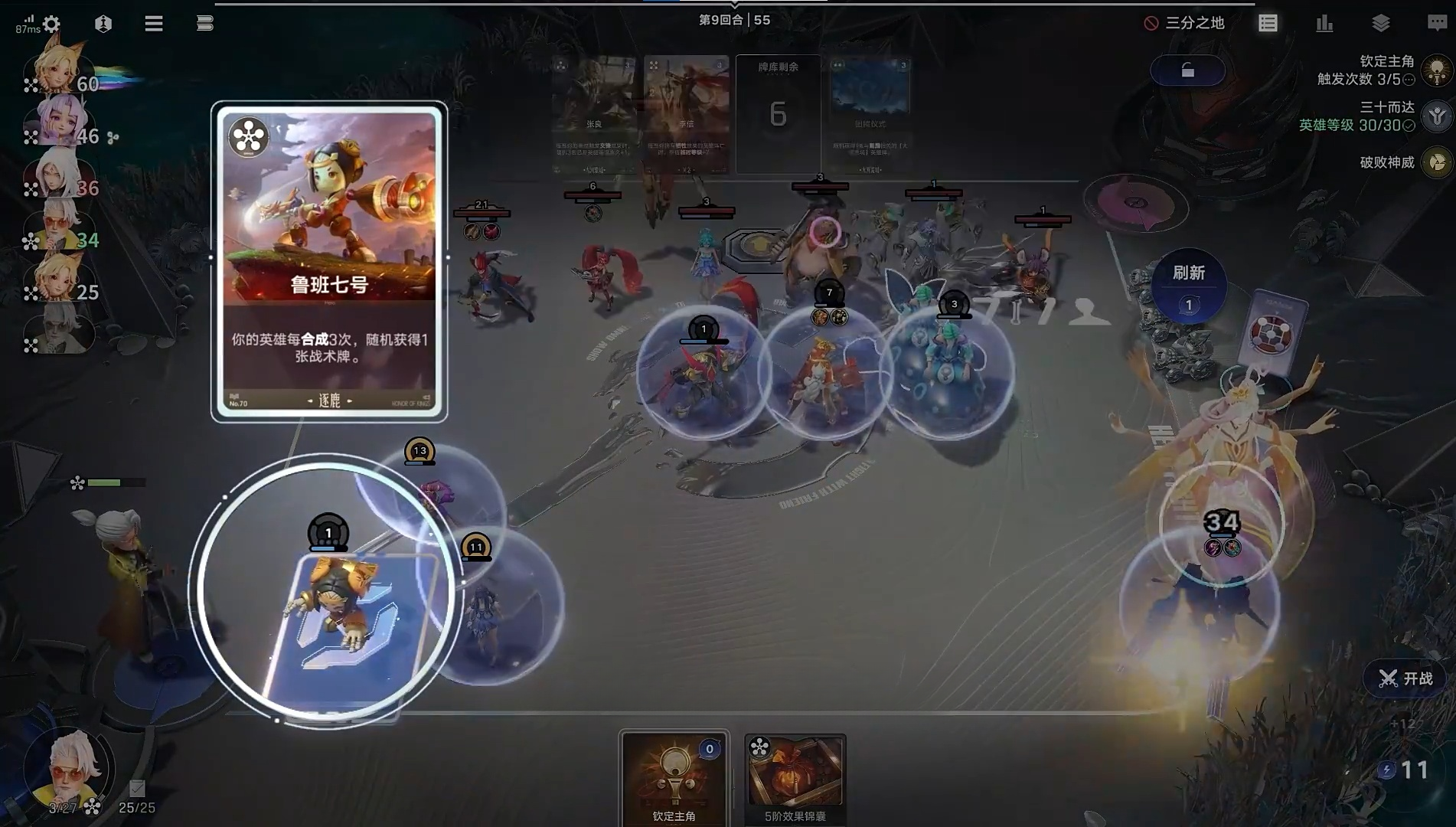Click your player avatar portrait
Screen dimensions: 1456x827
(x=69, y=766)
